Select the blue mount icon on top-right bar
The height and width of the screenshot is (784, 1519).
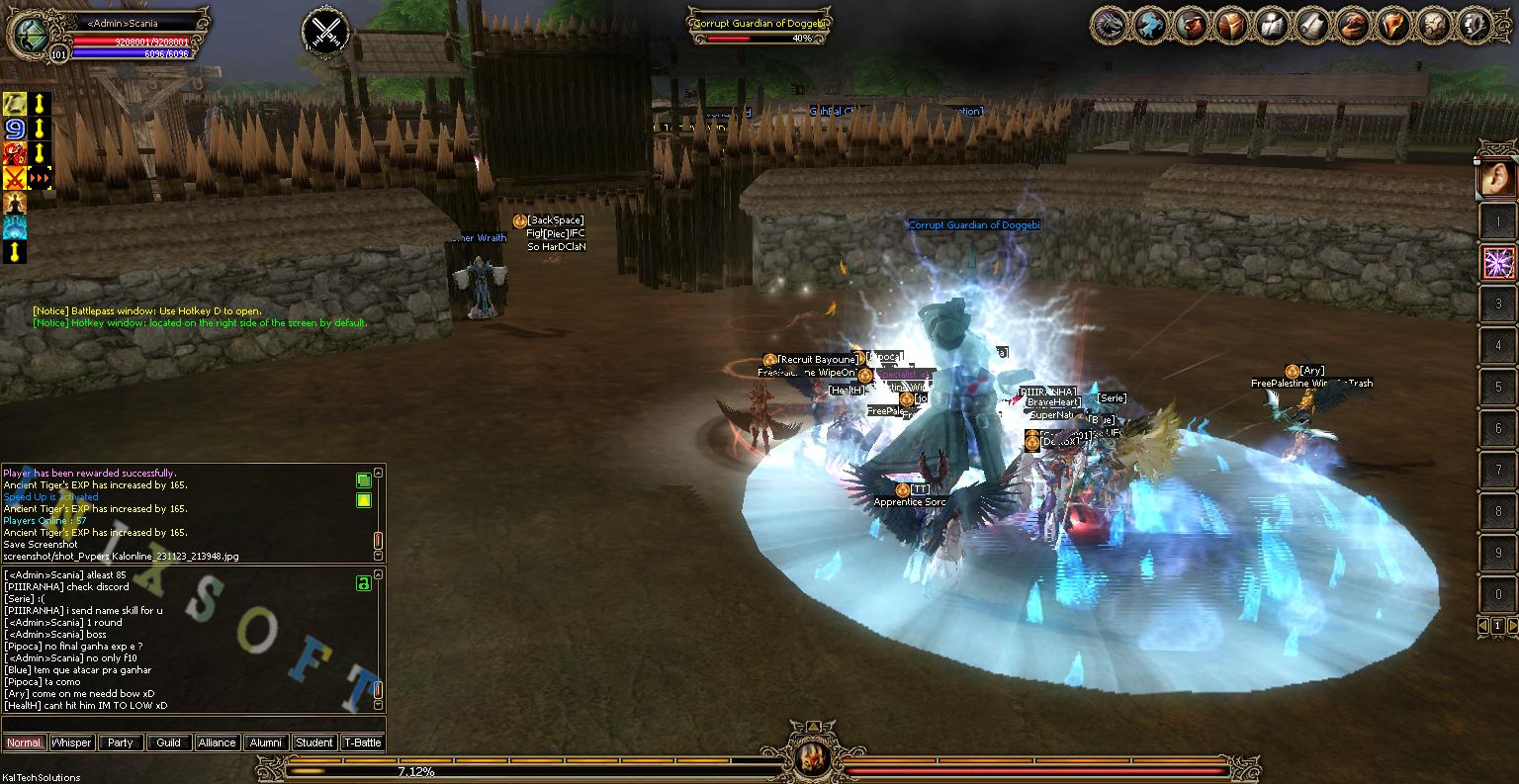(x=1149, y=25)
